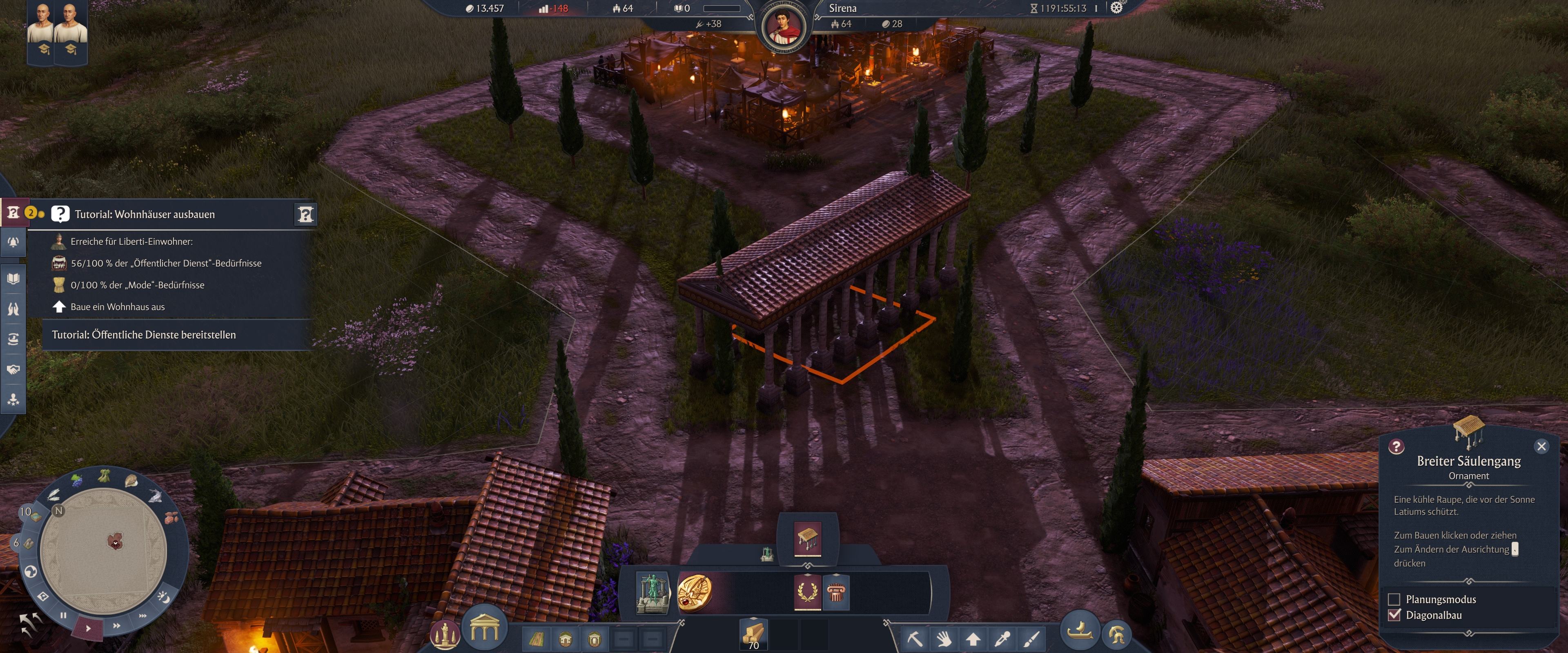1568x653 pixels.
Task: Select the pickaxe demolish tool
Action: tap(914, 638)
